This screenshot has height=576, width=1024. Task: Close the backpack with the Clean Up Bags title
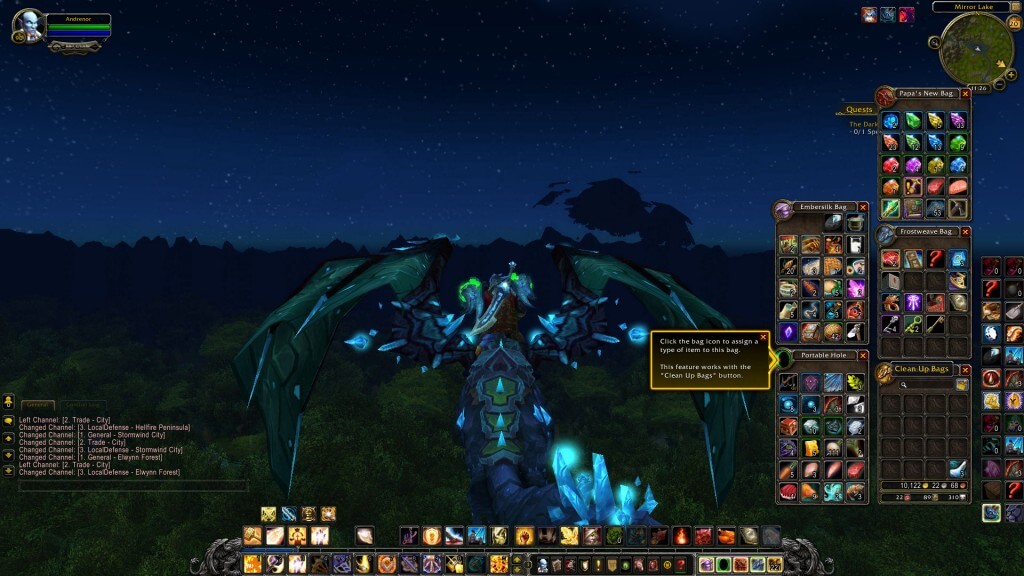965,370
